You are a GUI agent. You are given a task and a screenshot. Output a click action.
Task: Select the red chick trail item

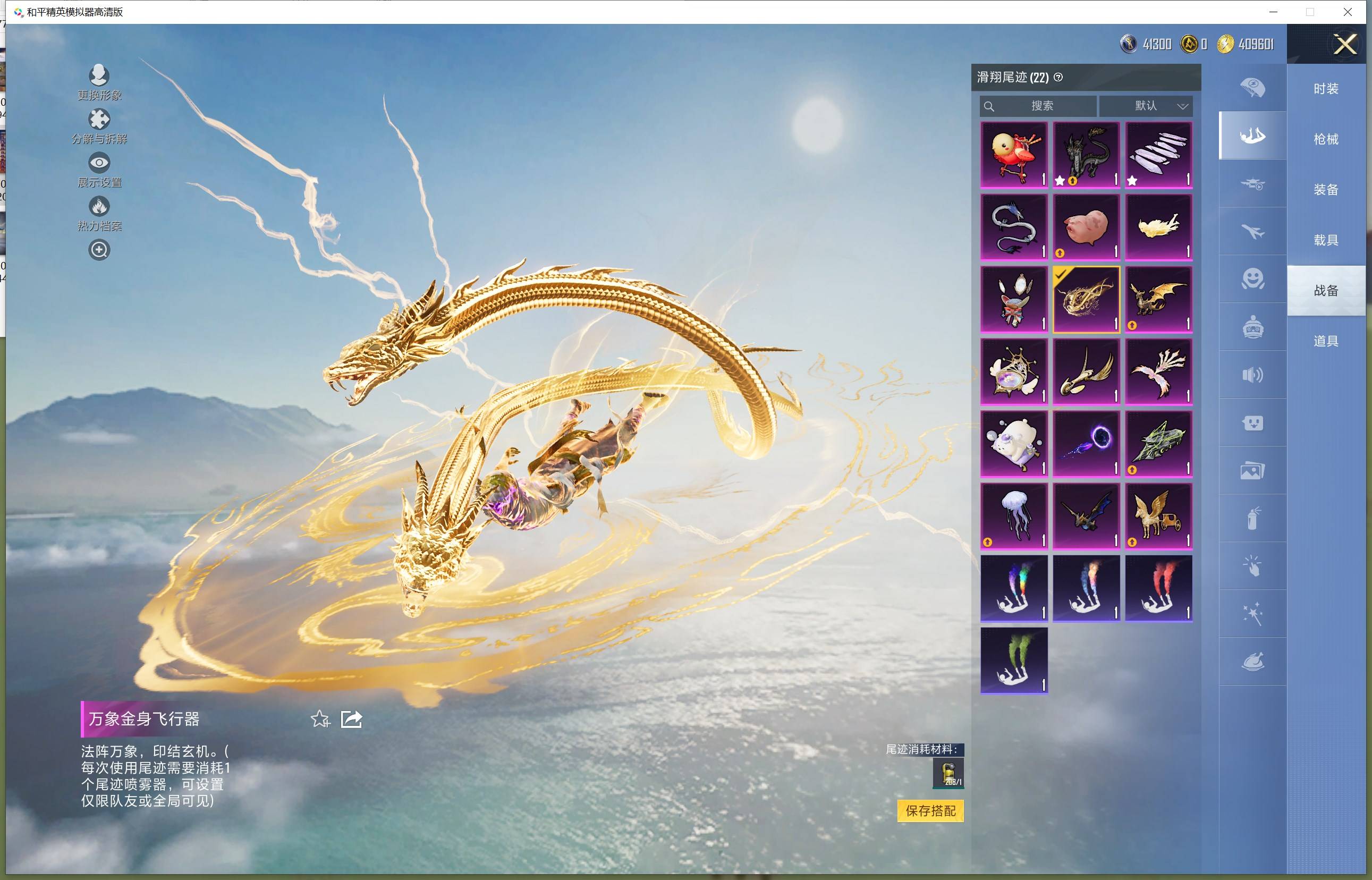1014,154
